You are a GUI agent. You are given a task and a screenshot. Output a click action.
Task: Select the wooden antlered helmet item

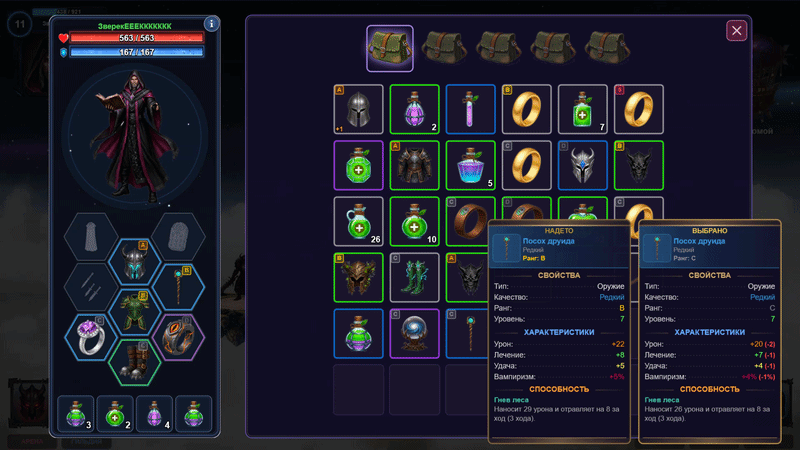point(358,277)
